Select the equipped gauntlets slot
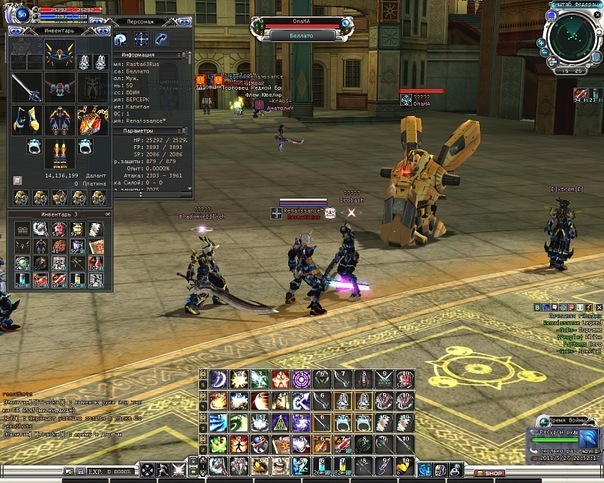 click(27, 121)
